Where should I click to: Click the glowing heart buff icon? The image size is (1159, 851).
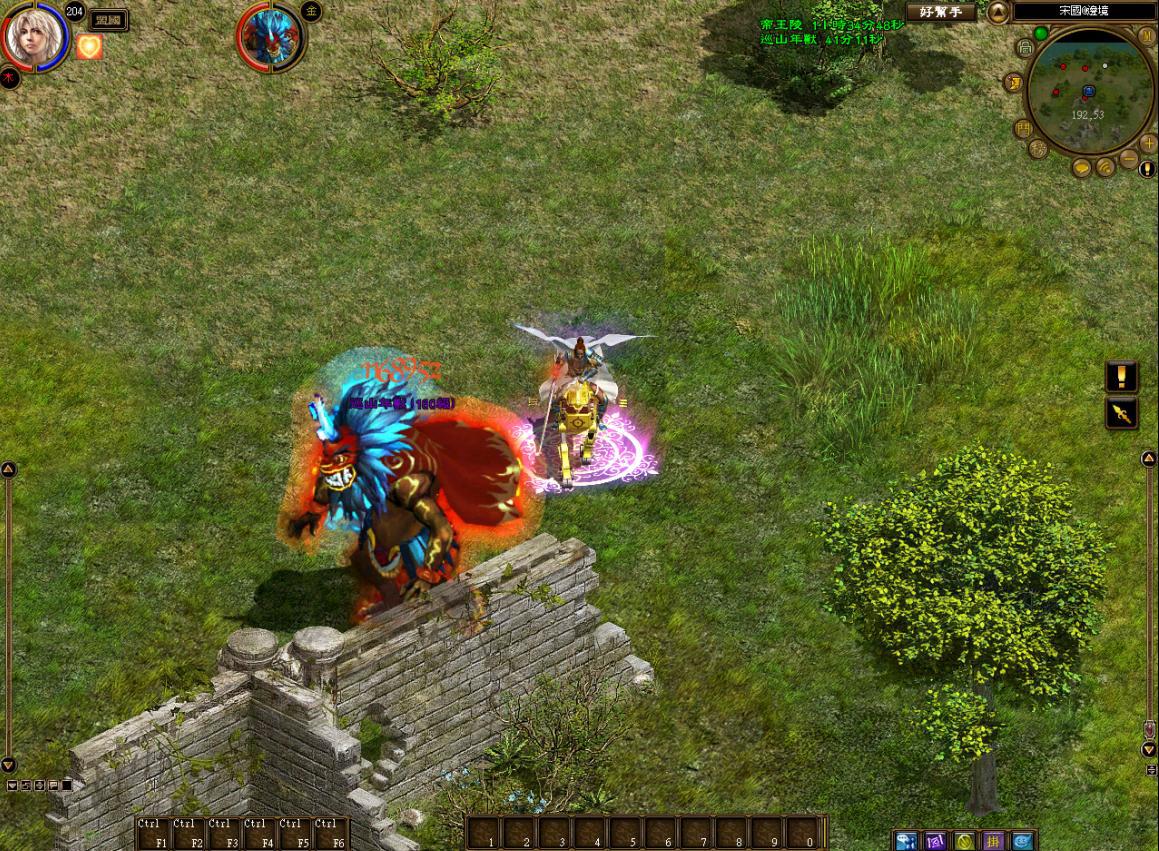click(x=90, y=46)
